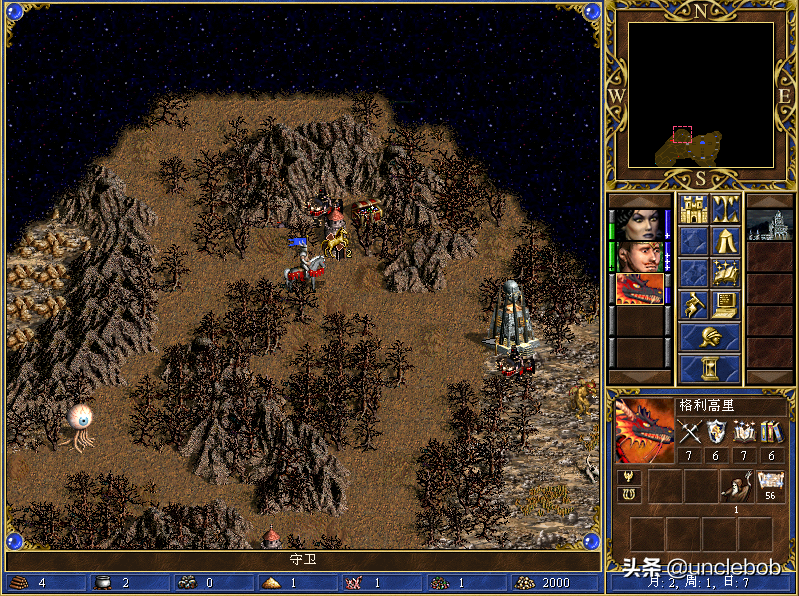Screen dimensions: 799x596
Task: View the hero's morale eagle icon
Action: (x=630, y=477)
